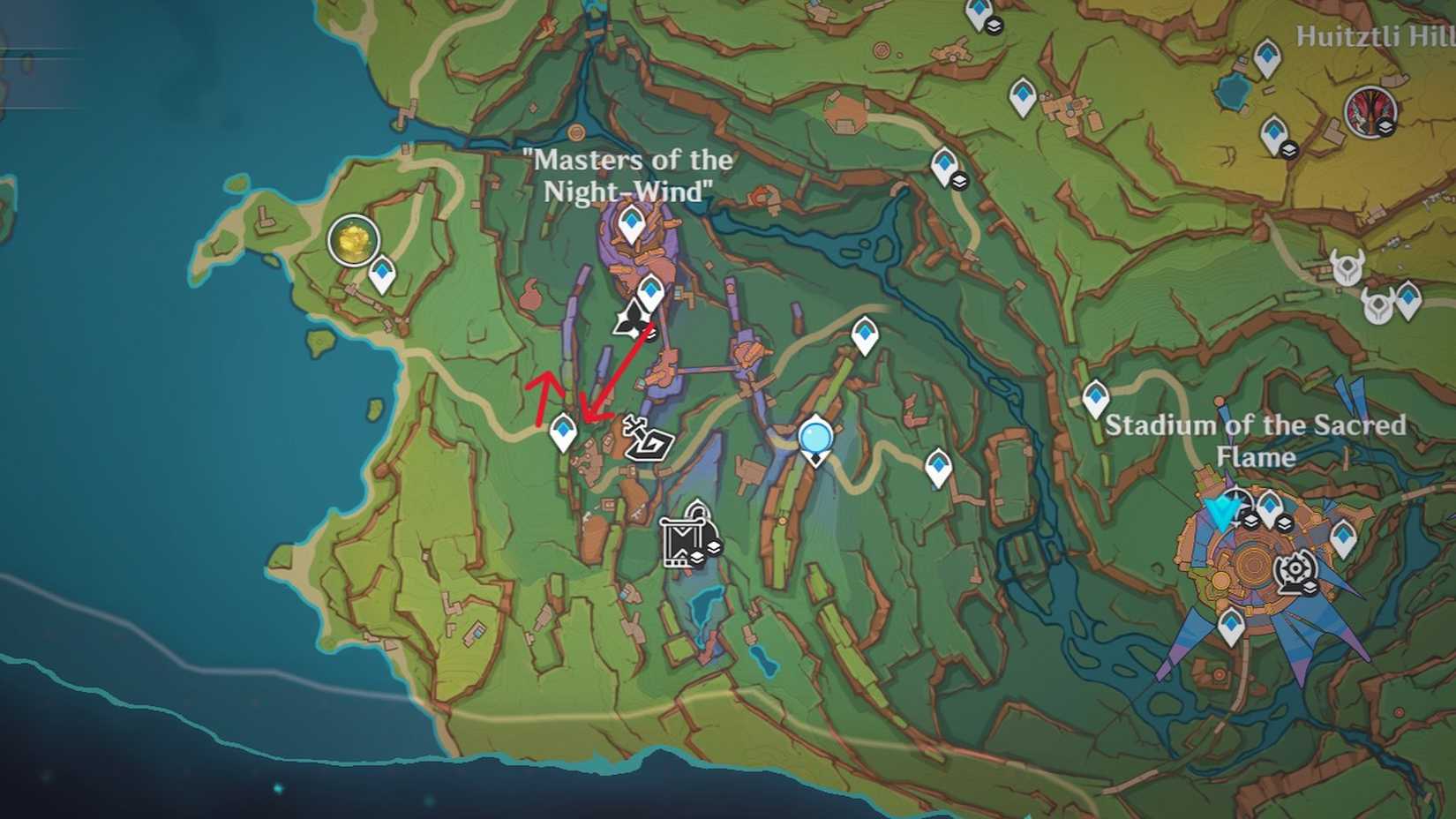Click the waypoint at the red arrow's tip
Viewport: 1456px width, 819px height.
[563, 432]
